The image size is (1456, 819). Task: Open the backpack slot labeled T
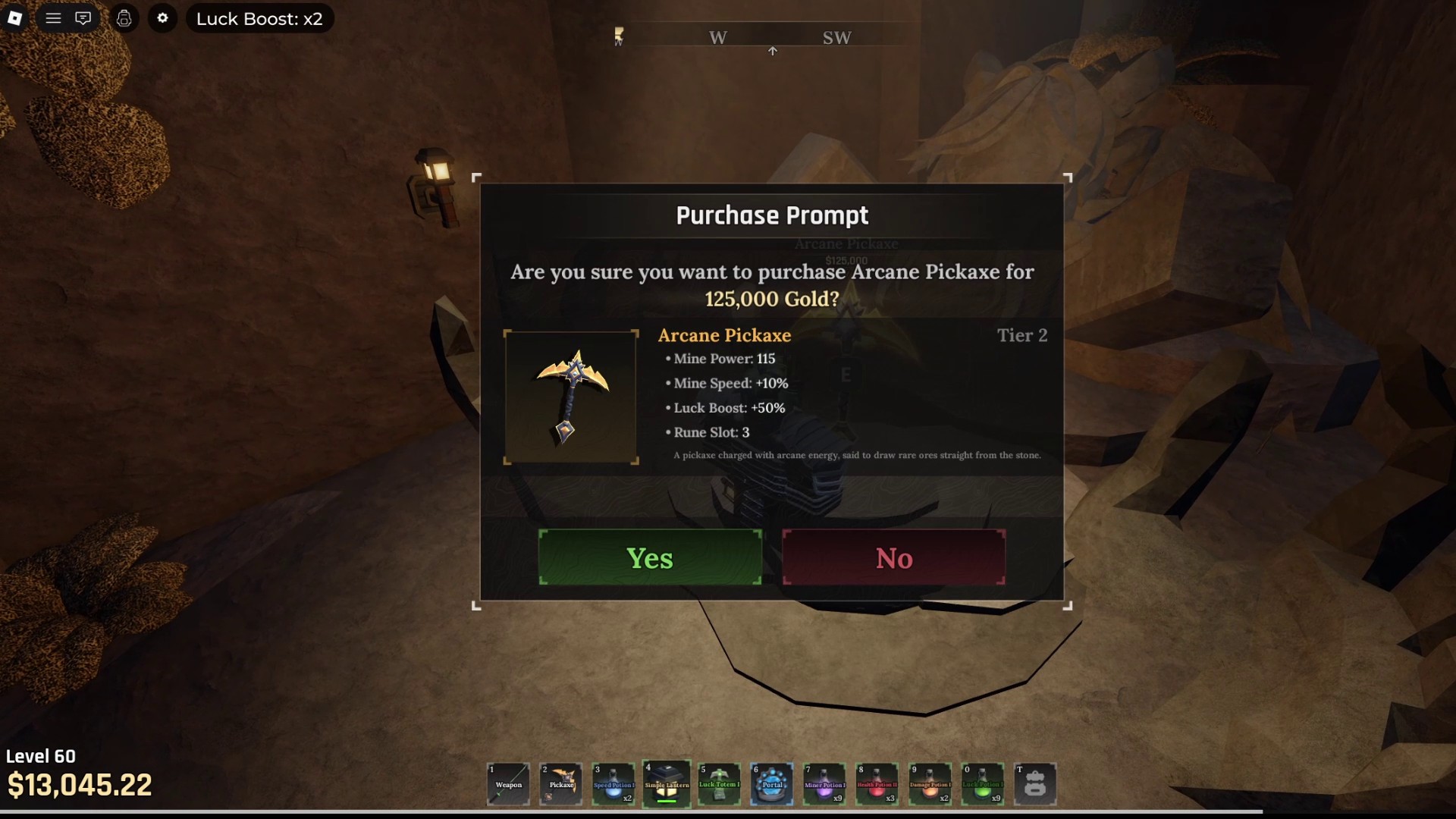pyautogui.click(x=1036, y=784)
